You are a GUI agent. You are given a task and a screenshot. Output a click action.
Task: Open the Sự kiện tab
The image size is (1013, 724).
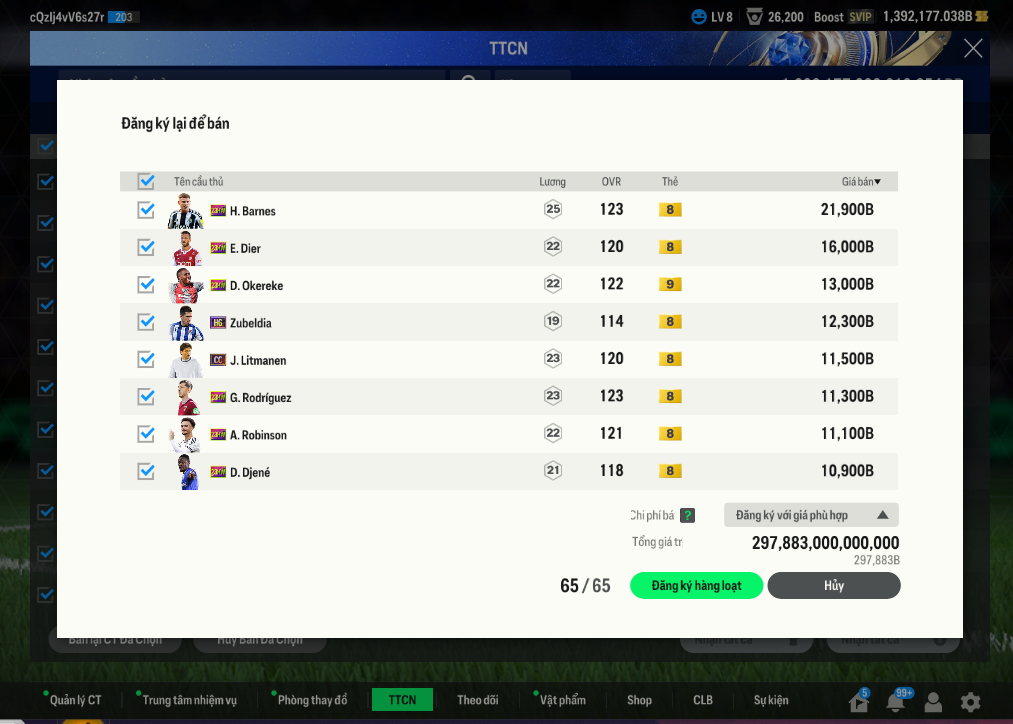click(771, 700)
